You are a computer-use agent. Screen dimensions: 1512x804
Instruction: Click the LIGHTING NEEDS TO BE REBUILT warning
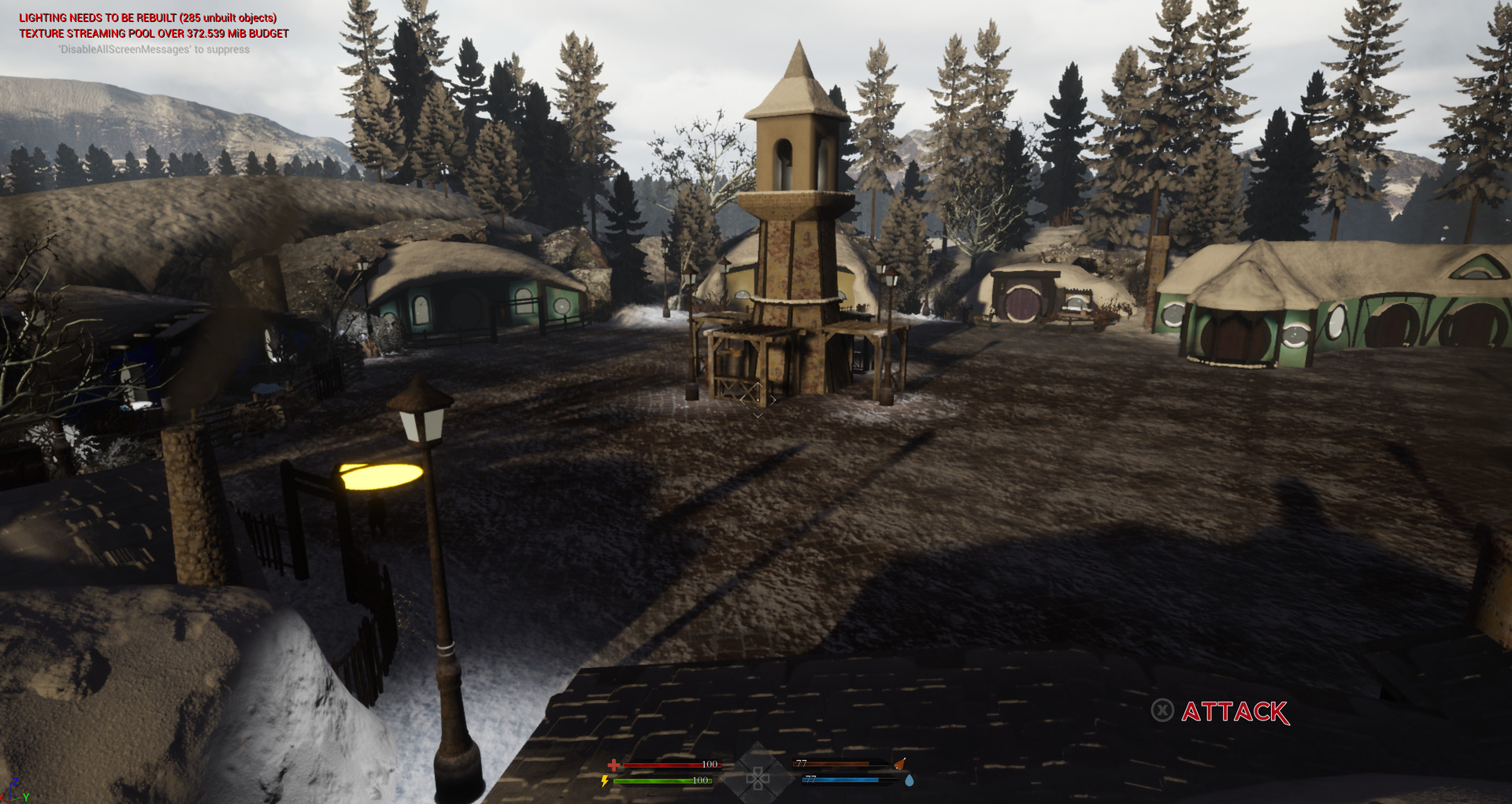(148, 16)
